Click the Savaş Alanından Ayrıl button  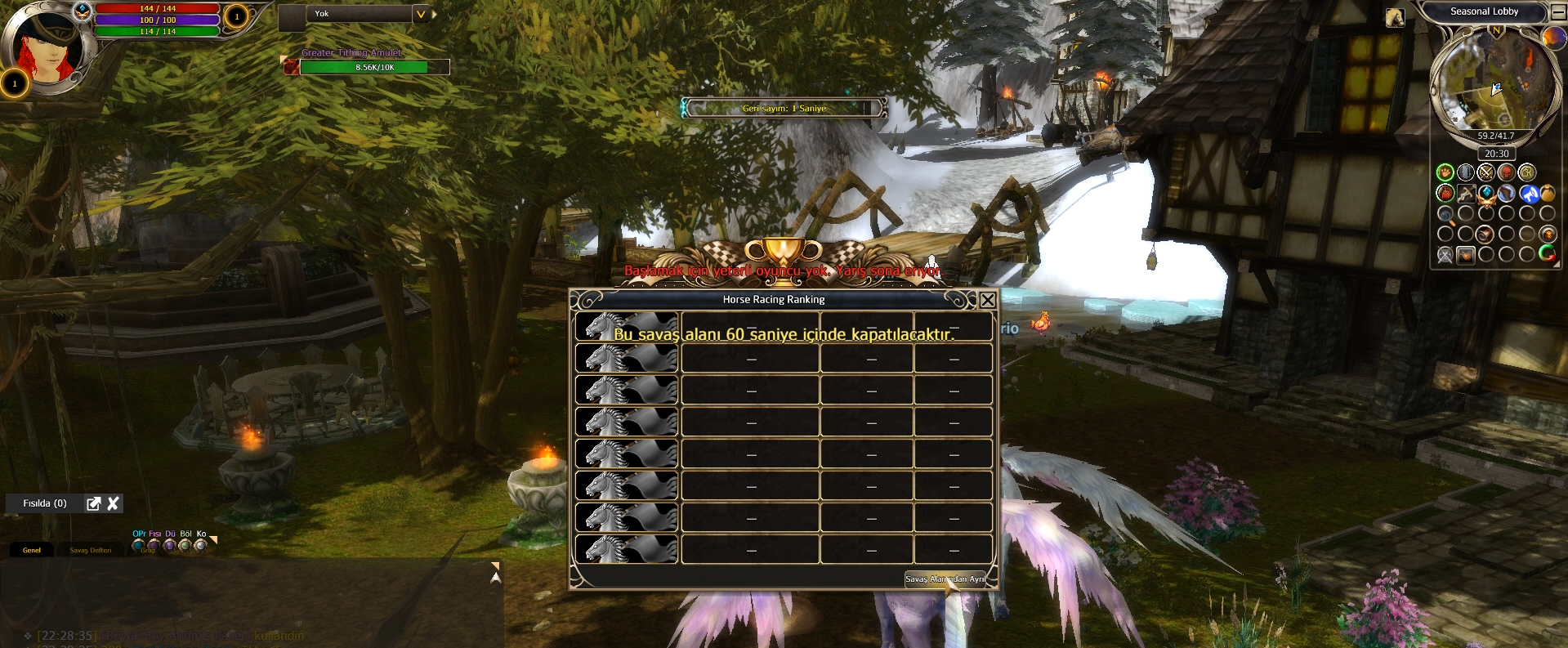click(945, 579)
